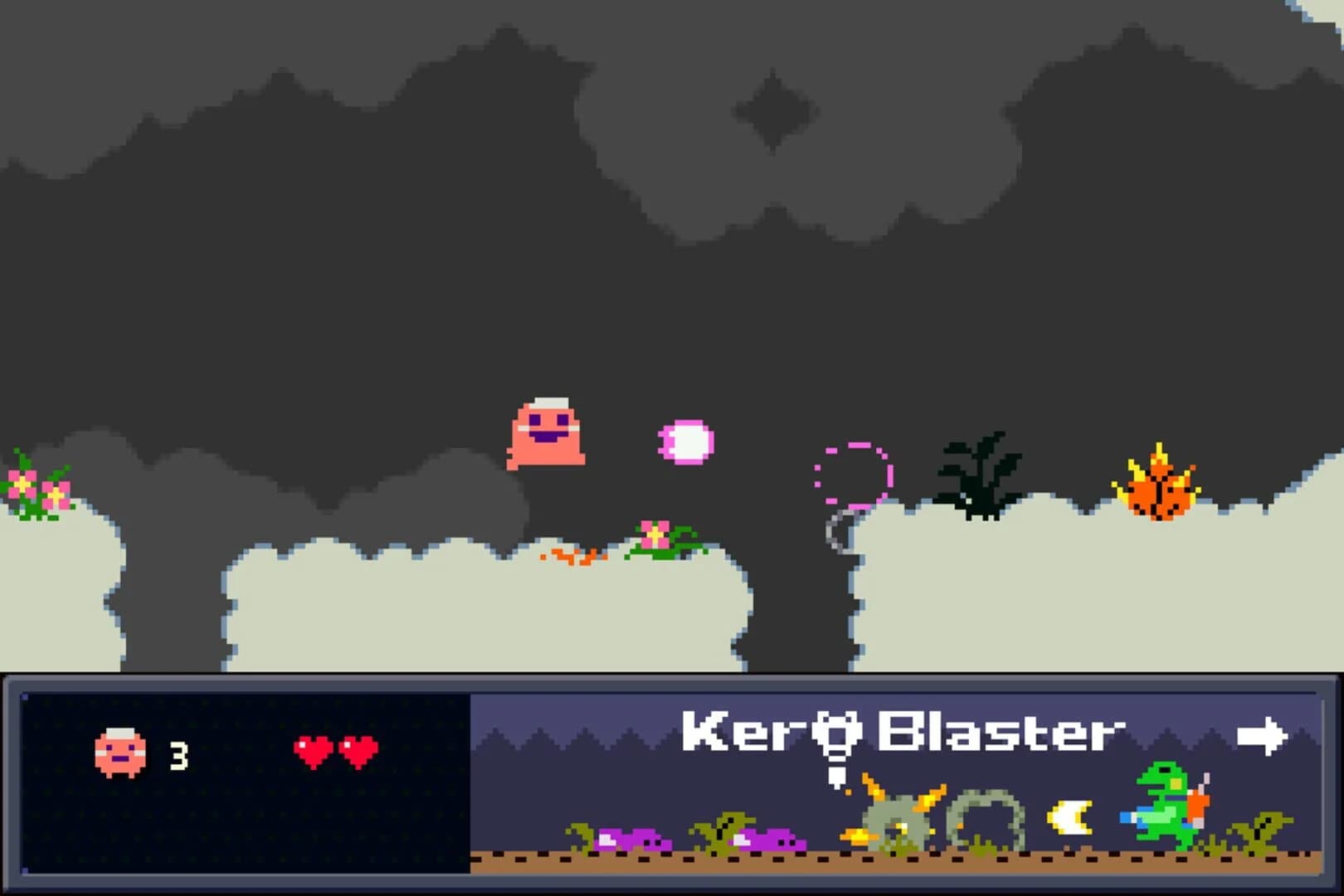Click the dashed pink ring outline
Image resolution: width=1344 pixels, height=896 pixels.
click(x=852, y=473)
